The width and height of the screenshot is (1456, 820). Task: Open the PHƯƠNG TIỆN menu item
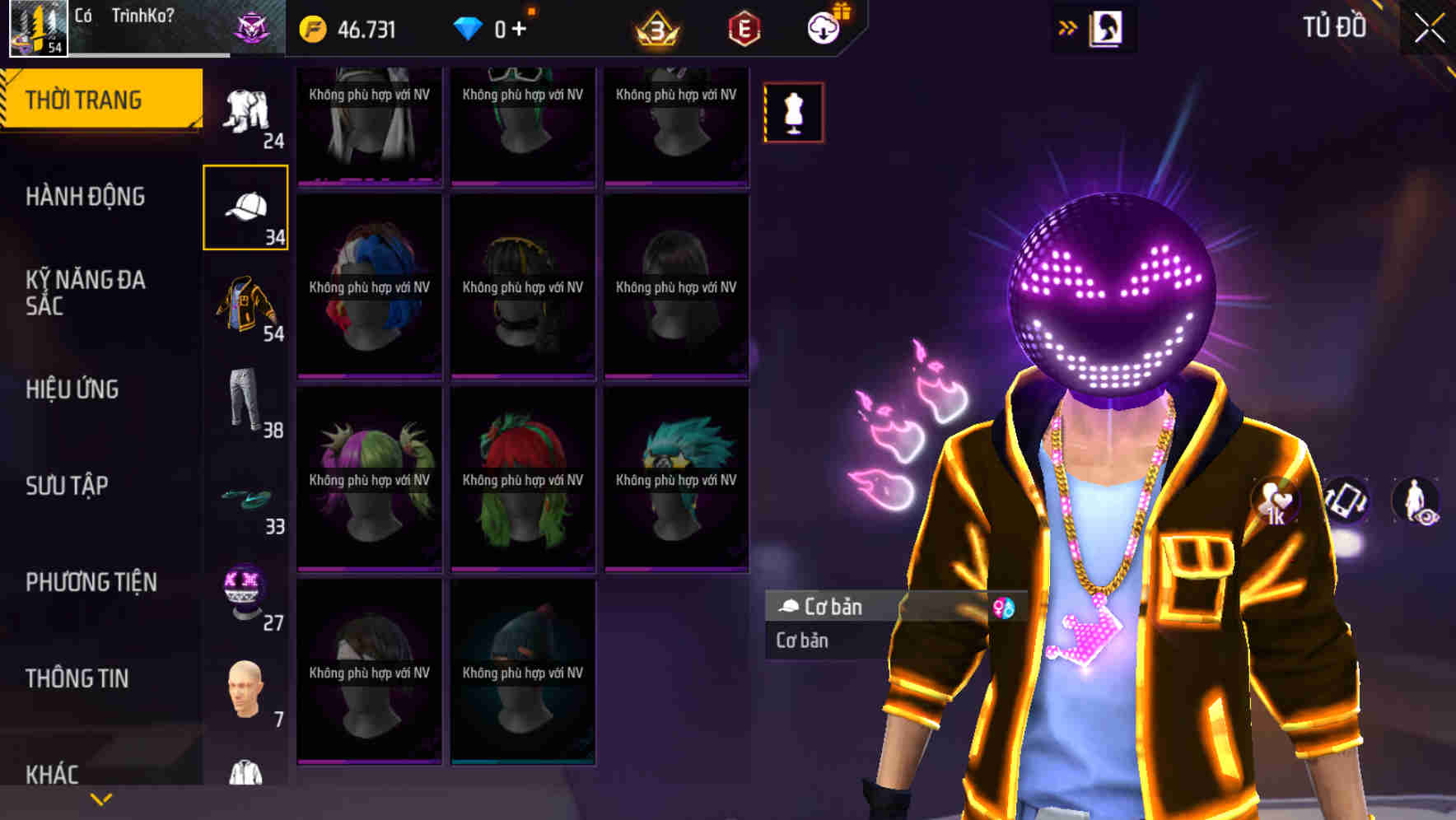pos(91,582)
